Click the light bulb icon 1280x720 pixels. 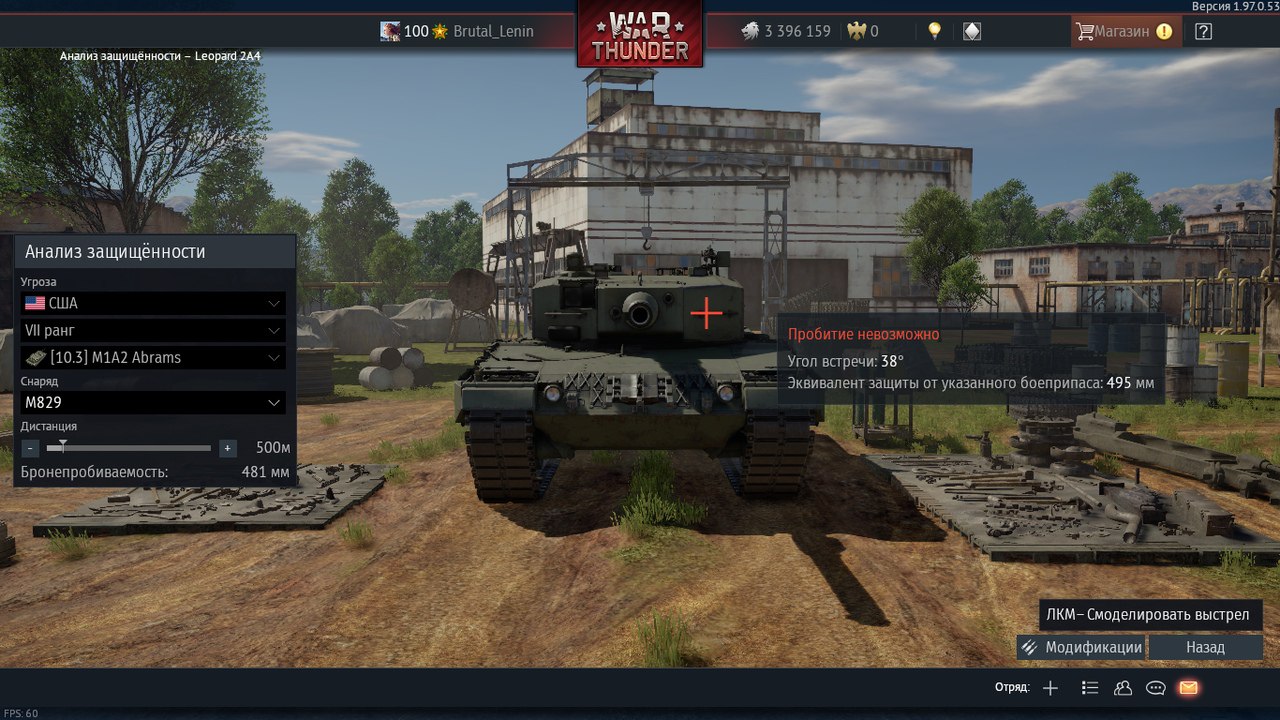tap(935, 31)
